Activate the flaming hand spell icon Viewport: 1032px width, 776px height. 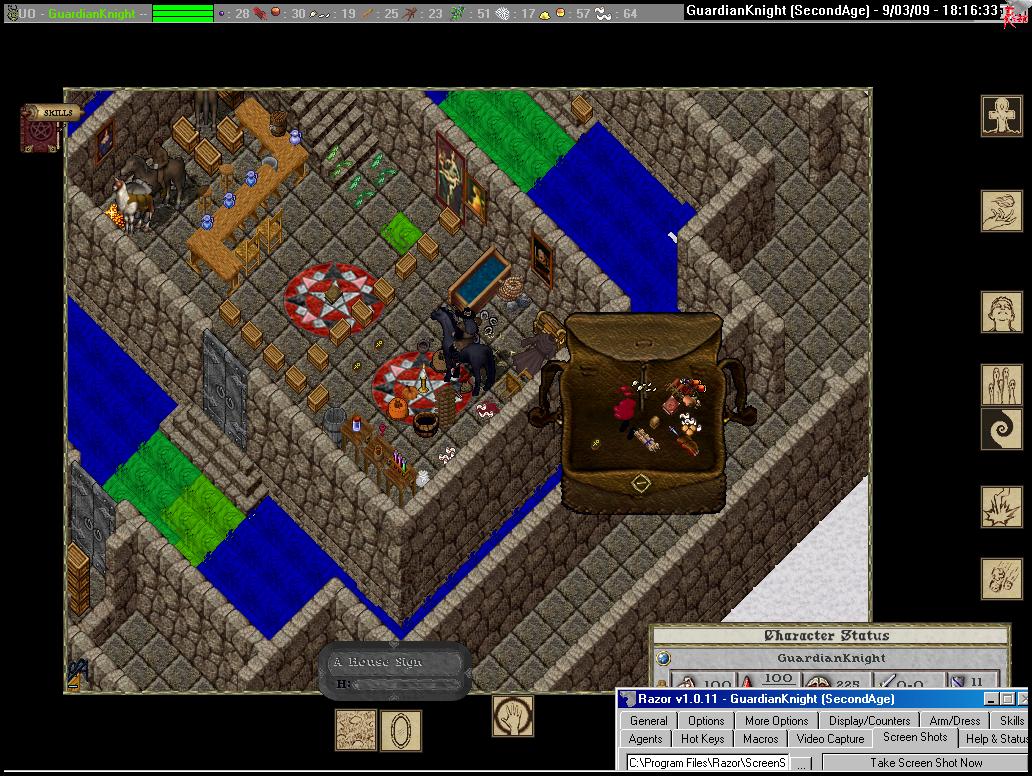coord(1001,212)
